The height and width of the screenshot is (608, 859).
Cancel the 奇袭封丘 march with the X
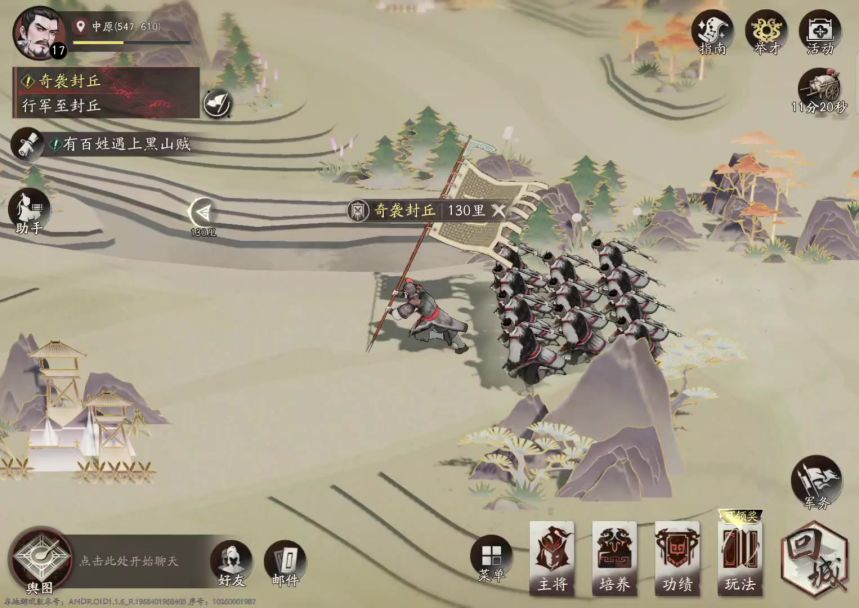coord(498,210)
